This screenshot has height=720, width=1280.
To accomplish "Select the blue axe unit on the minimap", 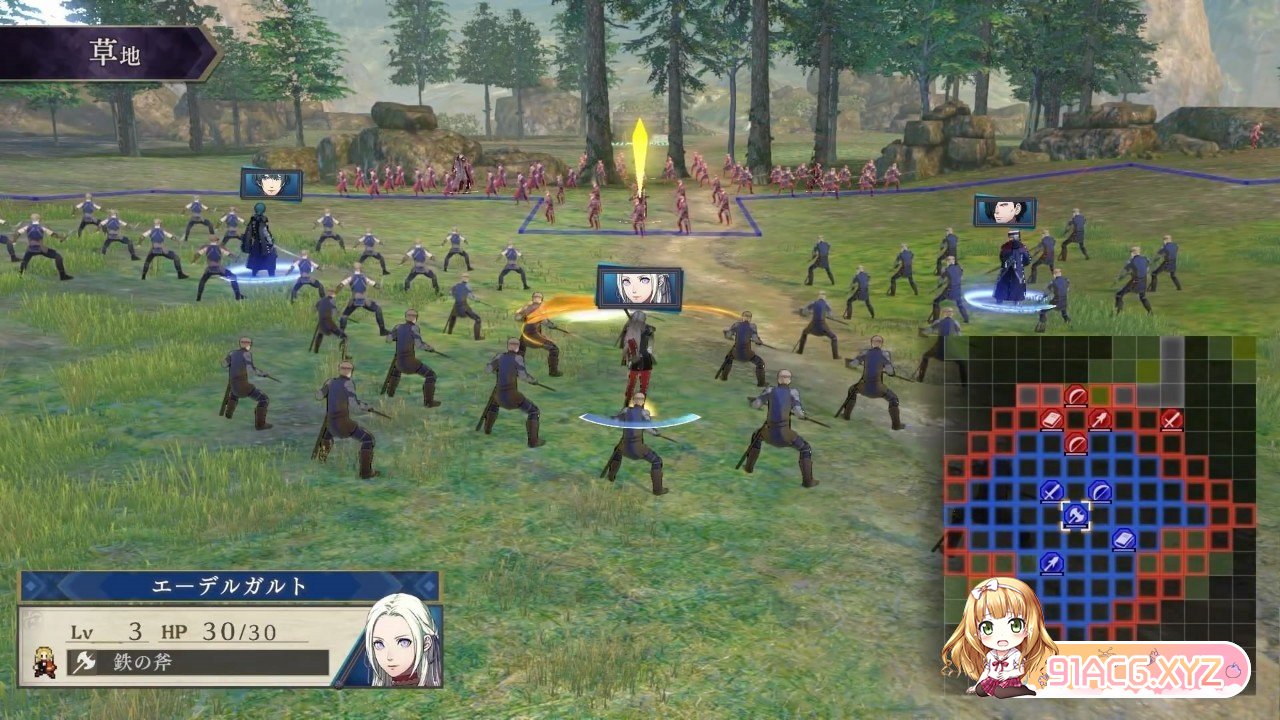I will [1075, 516].
